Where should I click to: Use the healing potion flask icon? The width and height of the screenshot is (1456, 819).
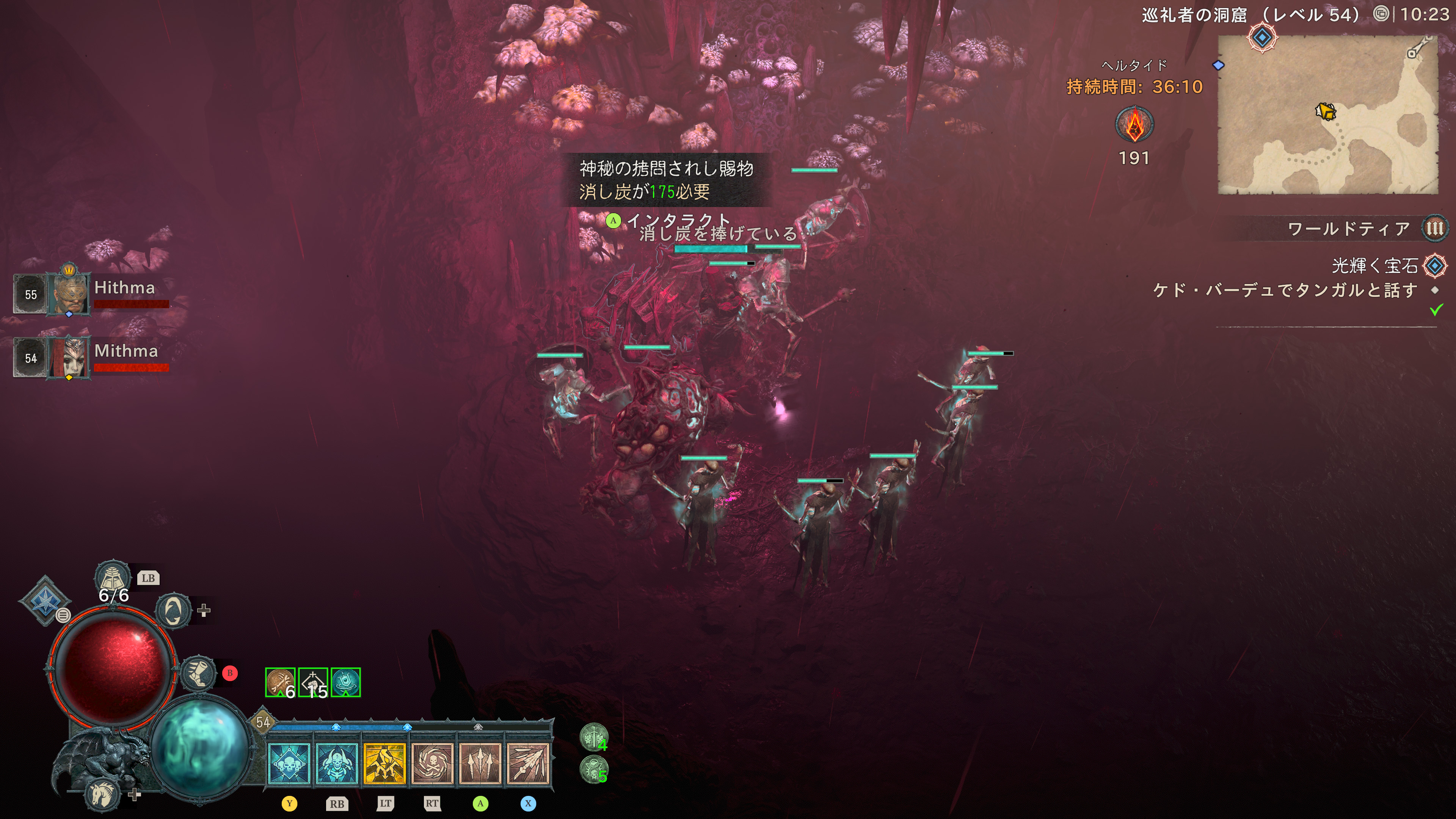(113, 578)
